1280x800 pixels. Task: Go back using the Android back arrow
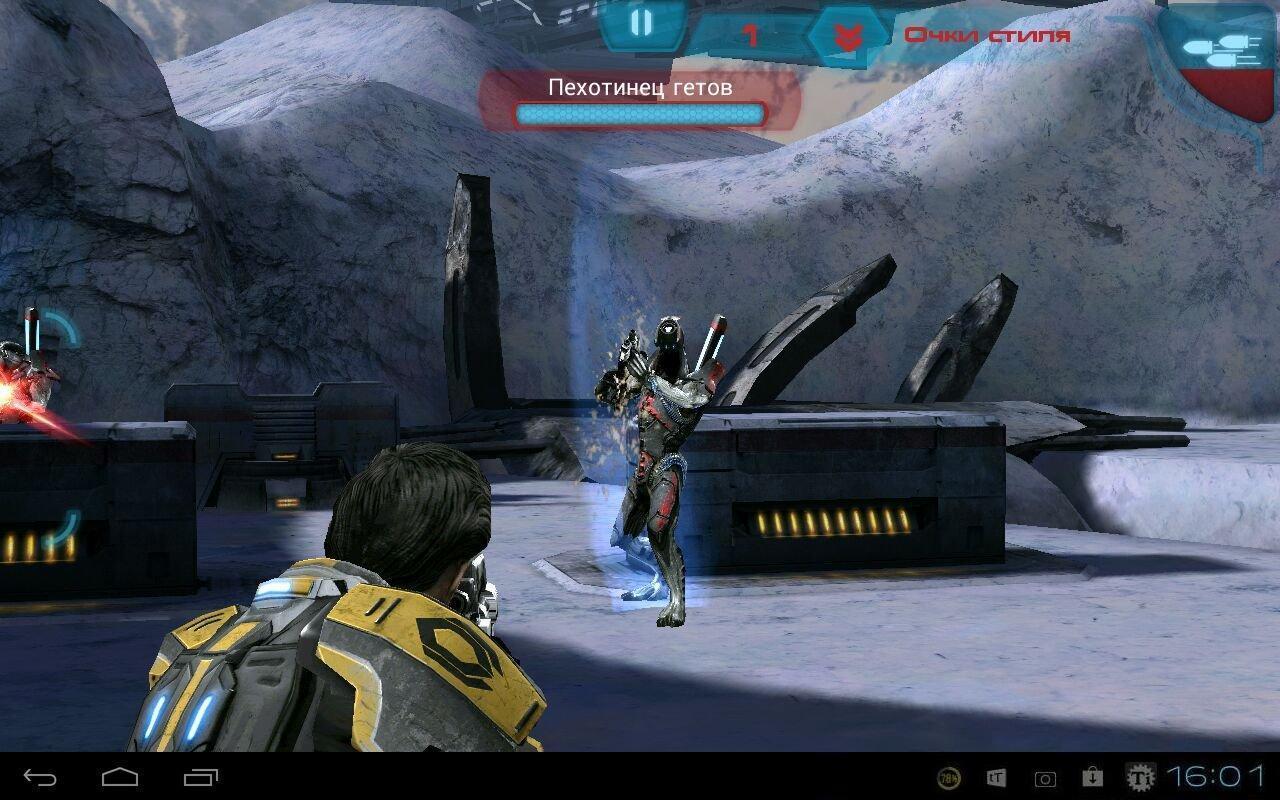(x=41, y=776)
